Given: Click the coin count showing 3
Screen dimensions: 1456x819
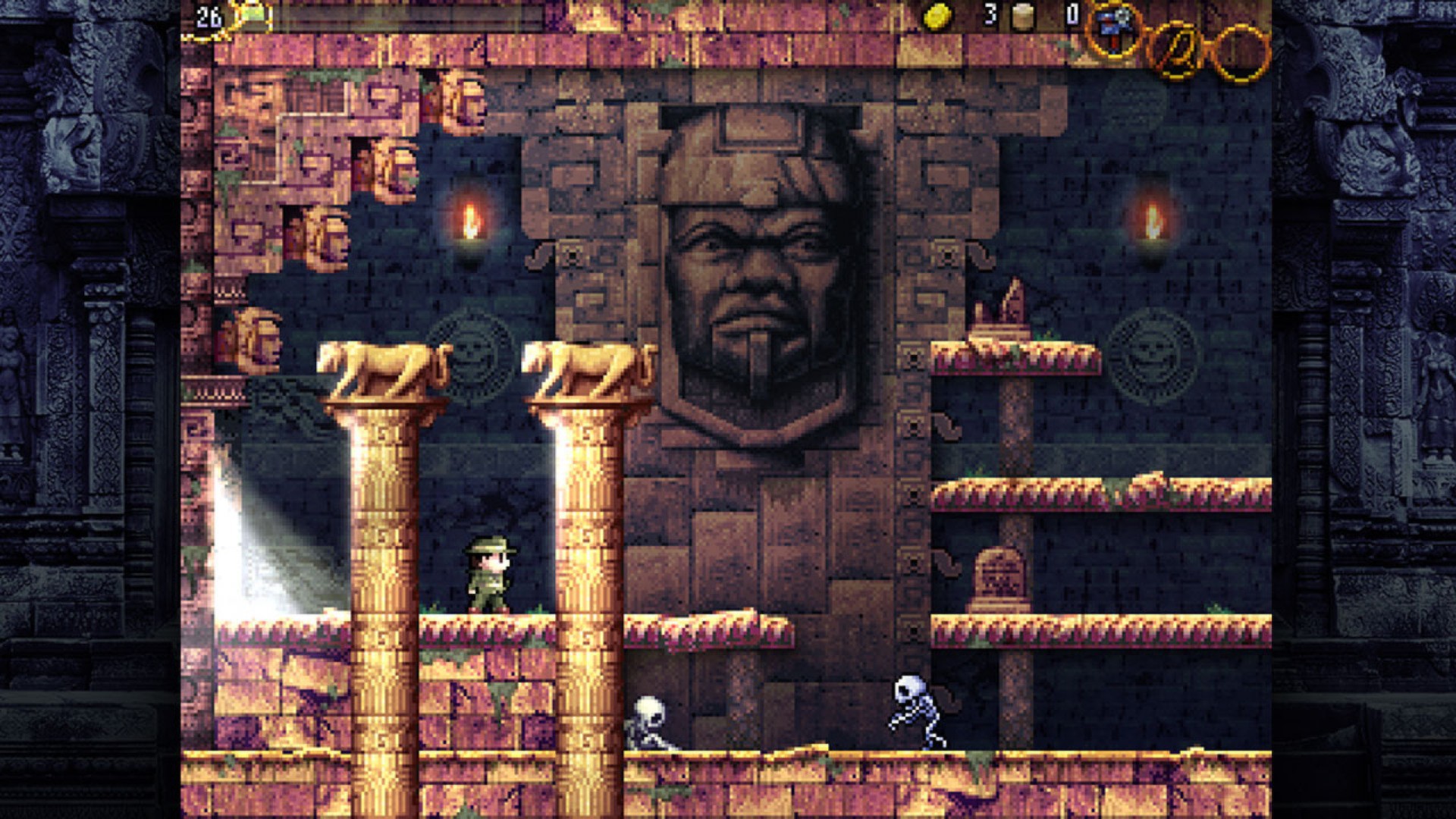Looking at the screenshot, I should pyautogui.click(x=991, y=14).
